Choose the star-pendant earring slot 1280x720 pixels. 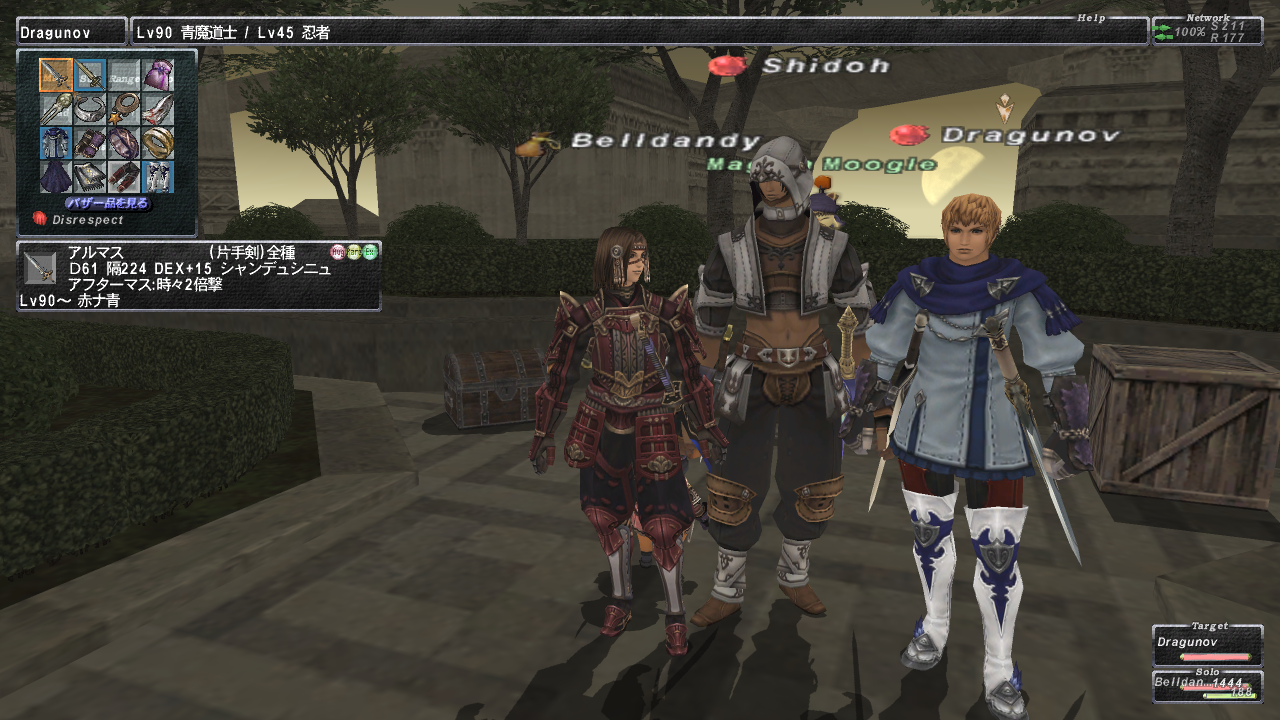pyautogui.click(x=124, y=109)
